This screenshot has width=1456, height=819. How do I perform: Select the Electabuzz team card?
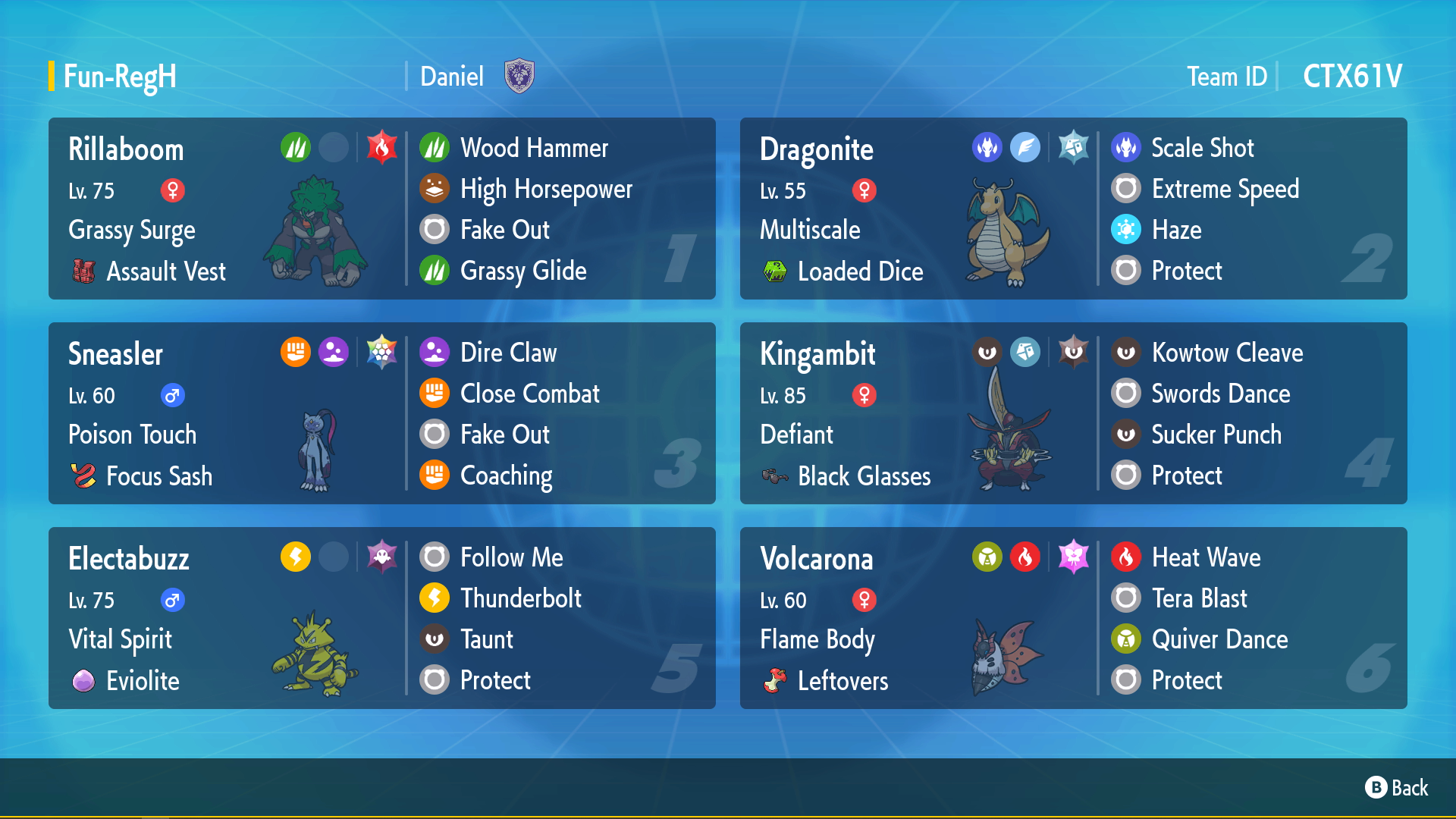click(x=381, y=618)
